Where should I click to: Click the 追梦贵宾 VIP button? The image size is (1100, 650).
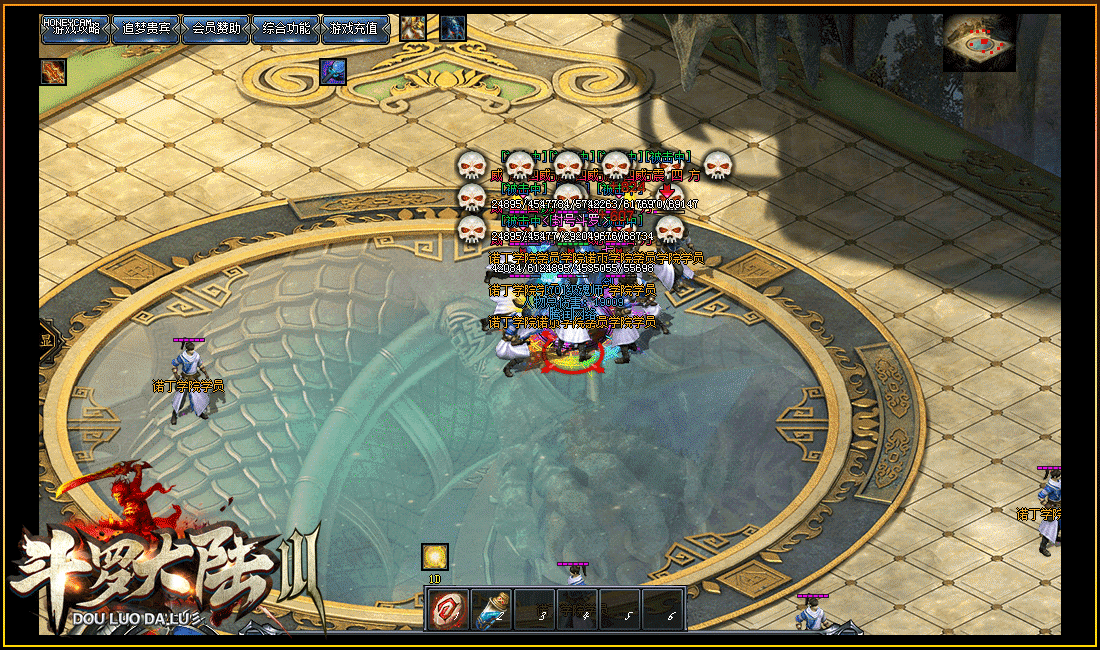145,29
